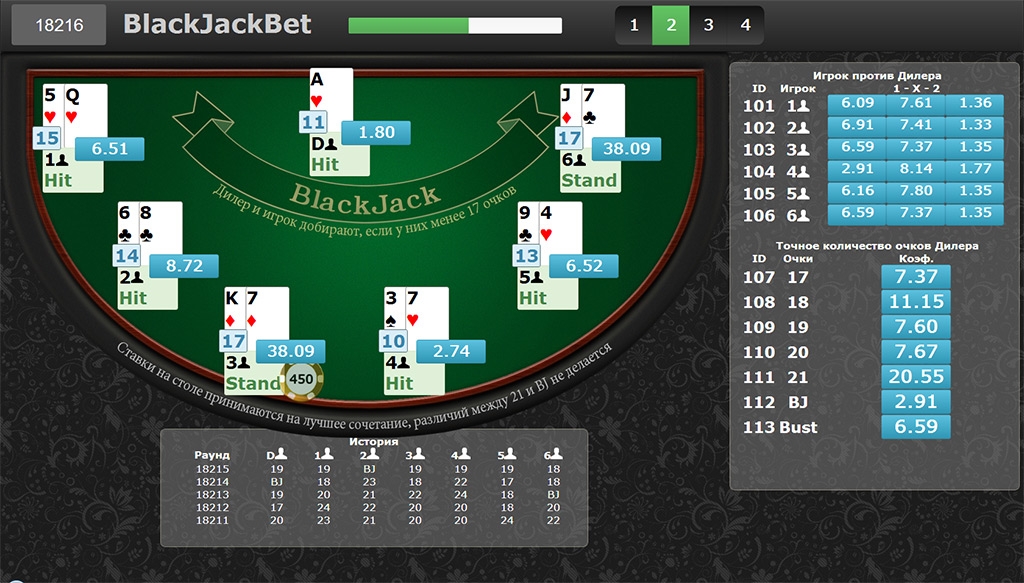Switch to table tab 3
Screen dimensions: 1024x583
pyautogui.click(x=708, y=25)
